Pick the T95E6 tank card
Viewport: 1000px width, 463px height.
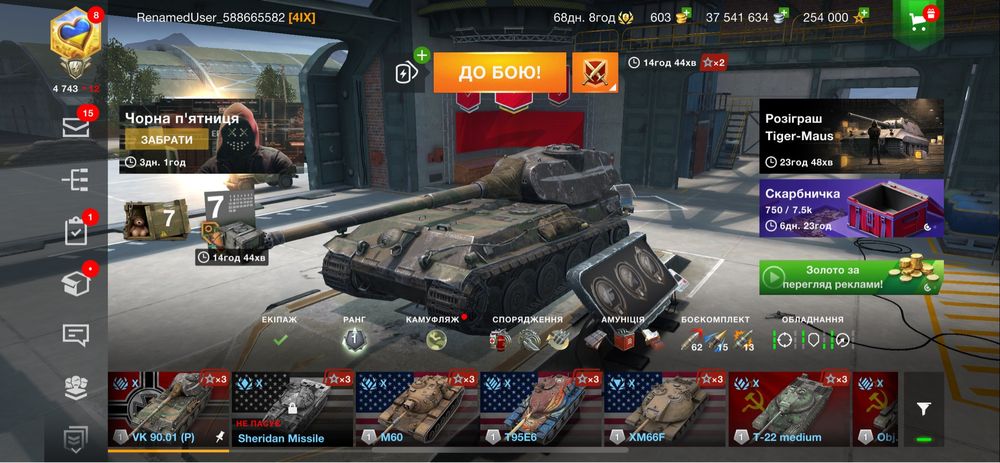click(x=540, y=408)
